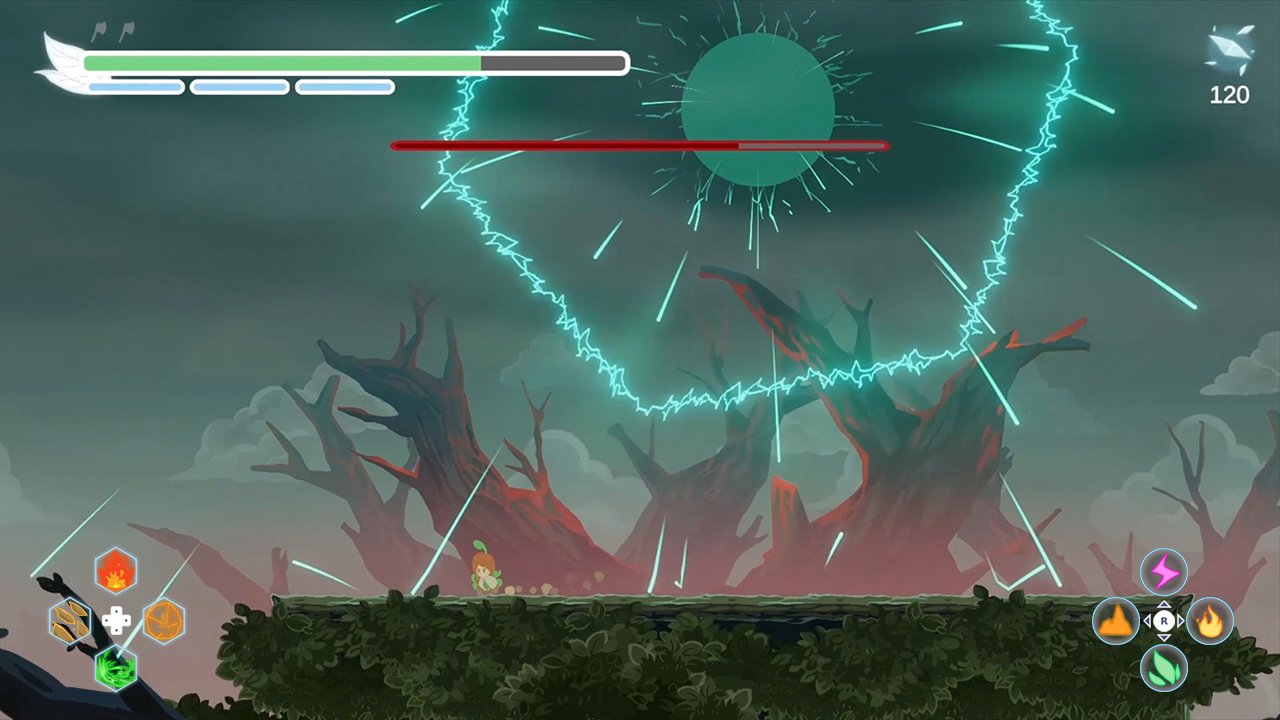Screen dimensions: 1280x720
Task: Click the center of the left D-pad control
Action: tap(118, 621)
